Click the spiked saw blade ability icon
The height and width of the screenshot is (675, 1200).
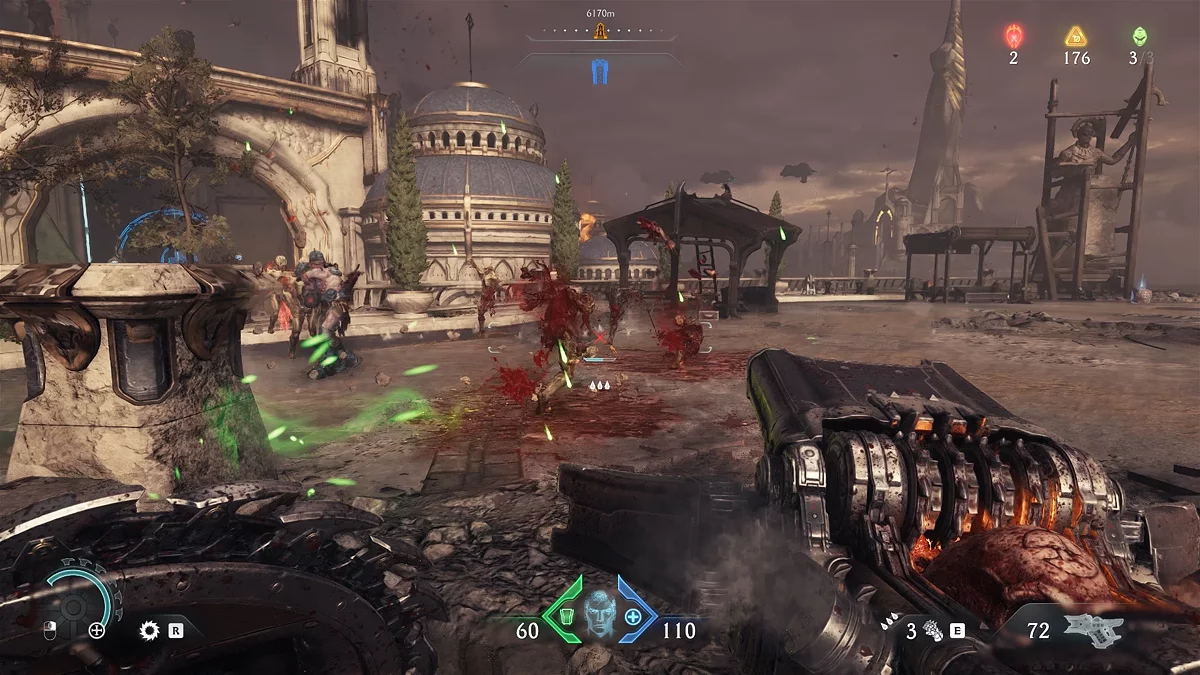(150, 630)
